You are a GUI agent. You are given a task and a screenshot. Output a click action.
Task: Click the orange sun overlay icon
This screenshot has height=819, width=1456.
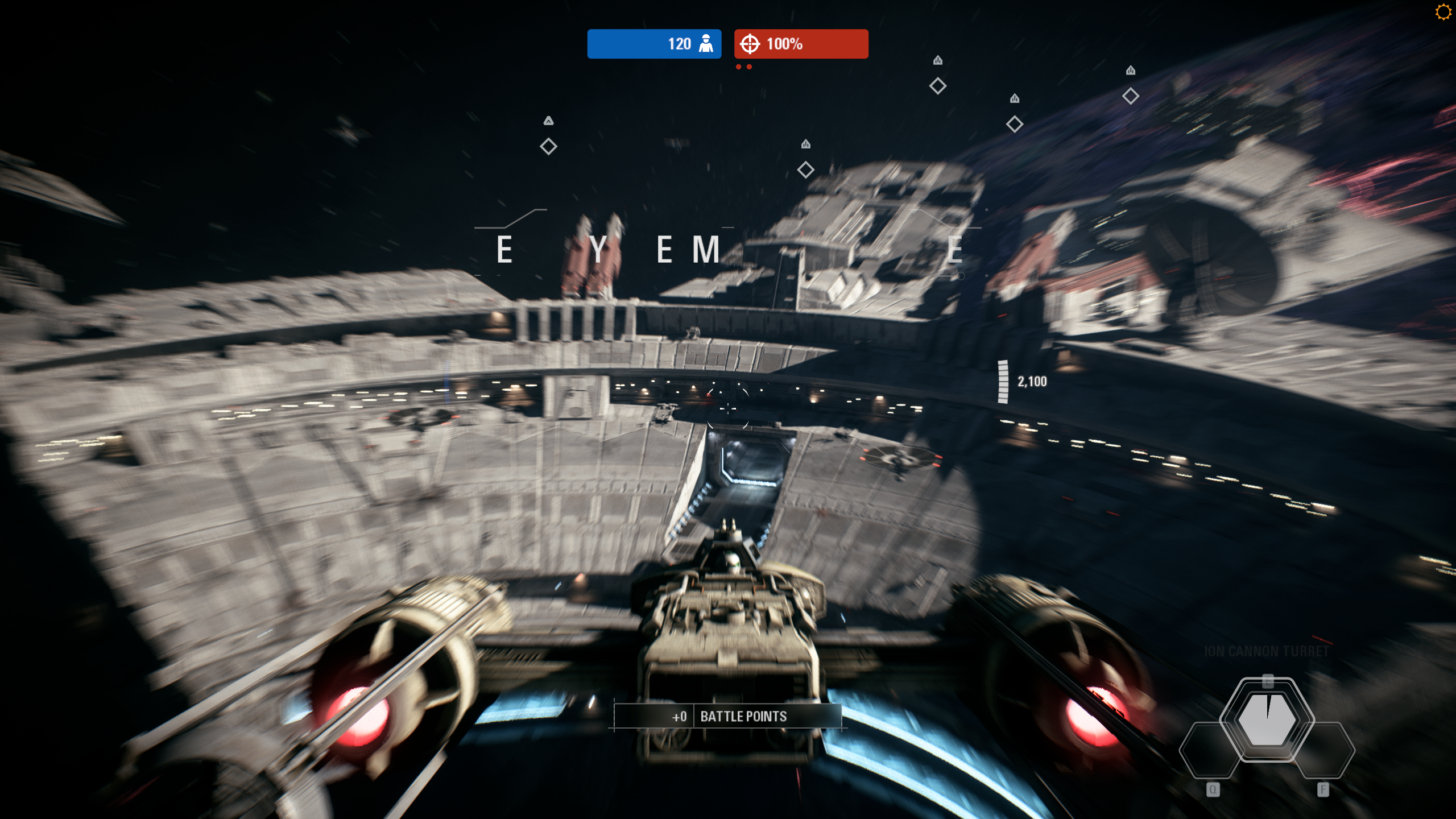click(x=1443, y=12)
